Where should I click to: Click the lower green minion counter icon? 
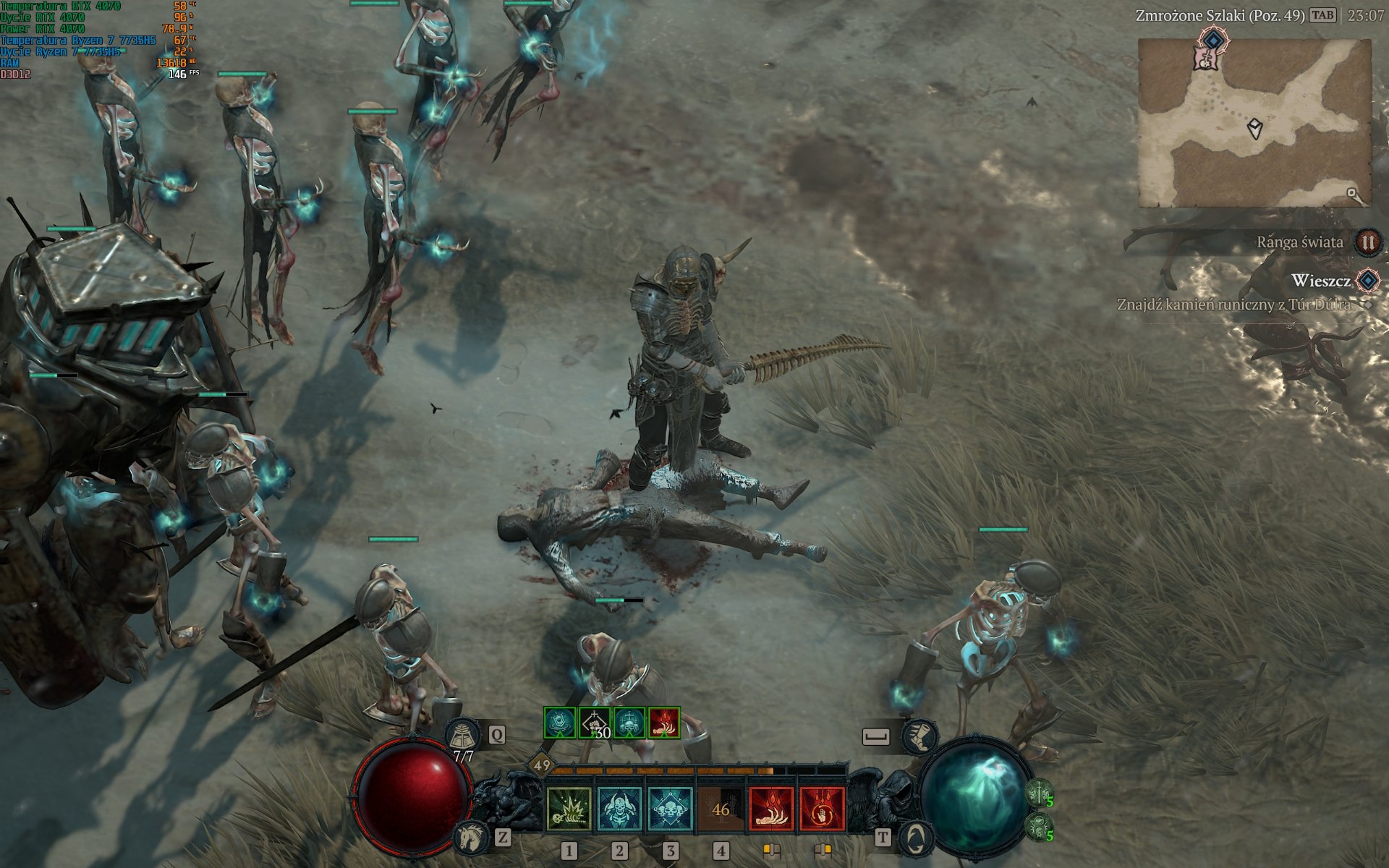pyautogui.click(x=1040, y=827)
